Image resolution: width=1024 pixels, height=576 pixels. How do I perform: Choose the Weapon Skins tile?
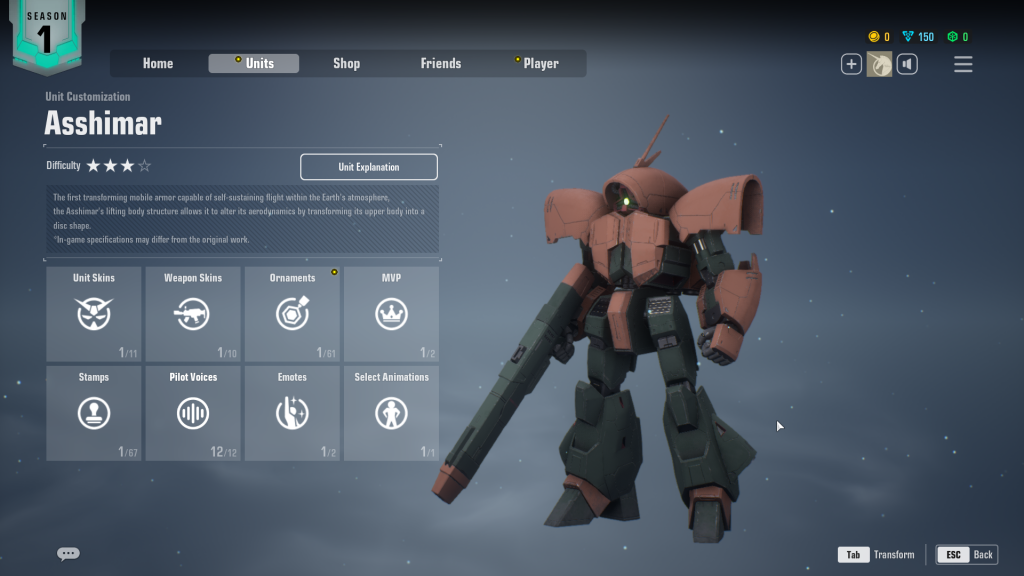pos(193,313)
